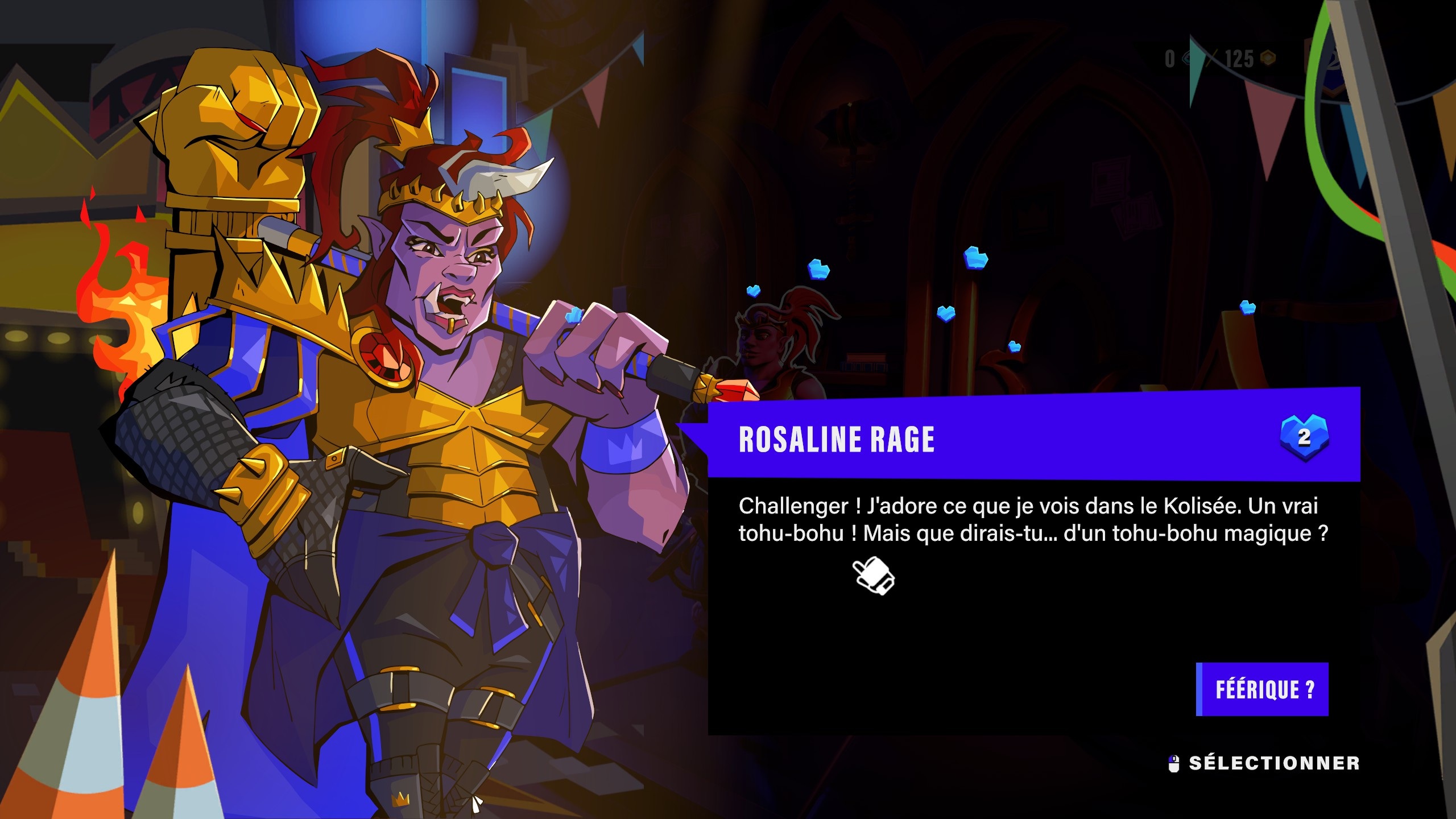1456x819 pixels.
Task: Choose the "Féerique ?" dialogue reply
Action: 1263,689
